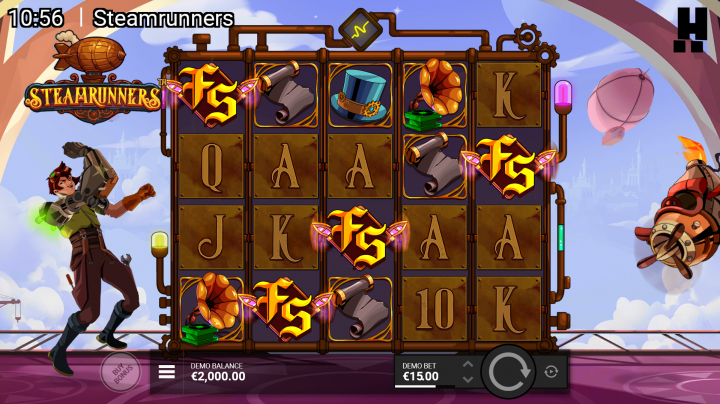Open the autoplay settings
Screen dimensions: 720x404
click(551, 372)
